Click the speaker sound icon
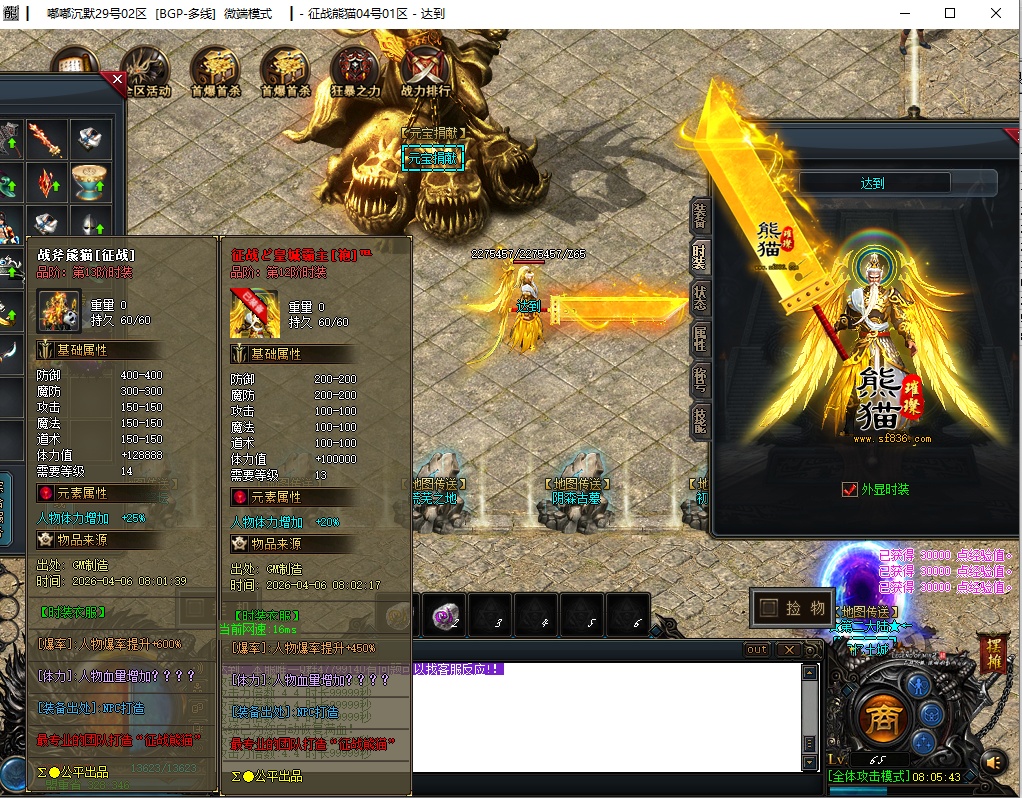 point(992,762)
